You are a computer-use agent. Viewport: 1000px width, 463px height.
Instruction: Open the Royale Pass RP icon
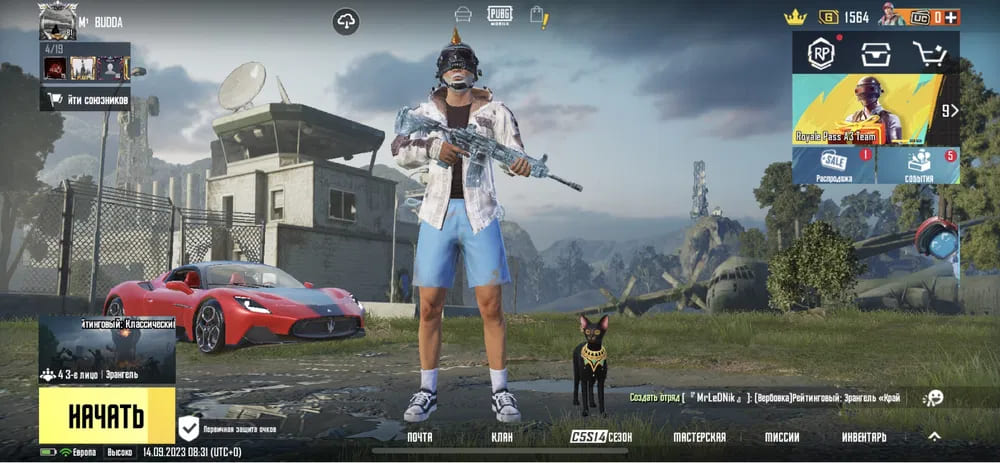click(821, 53)
